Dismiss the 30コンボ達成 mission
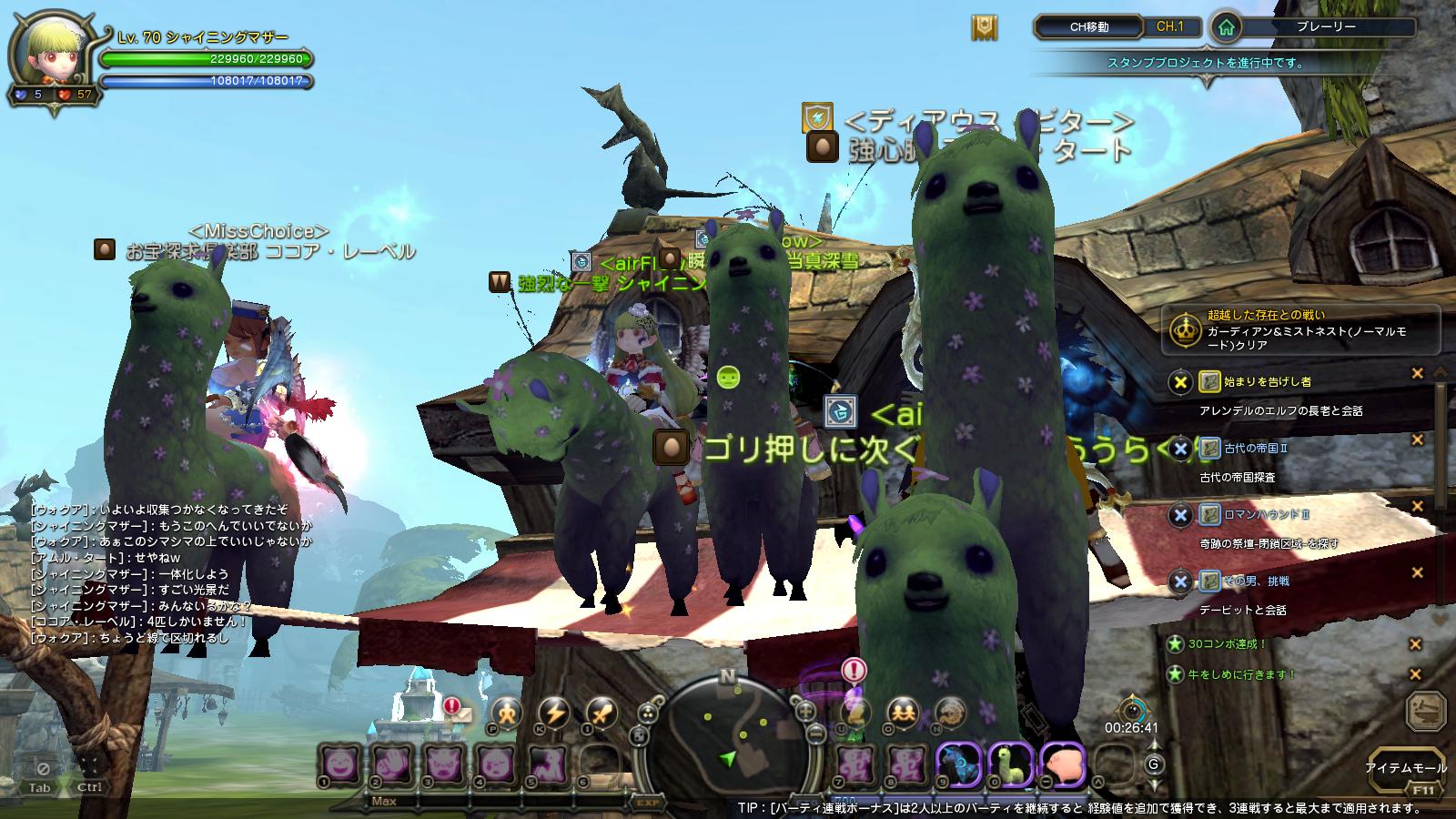1456x819 pixels. (x=1416, y=644)
